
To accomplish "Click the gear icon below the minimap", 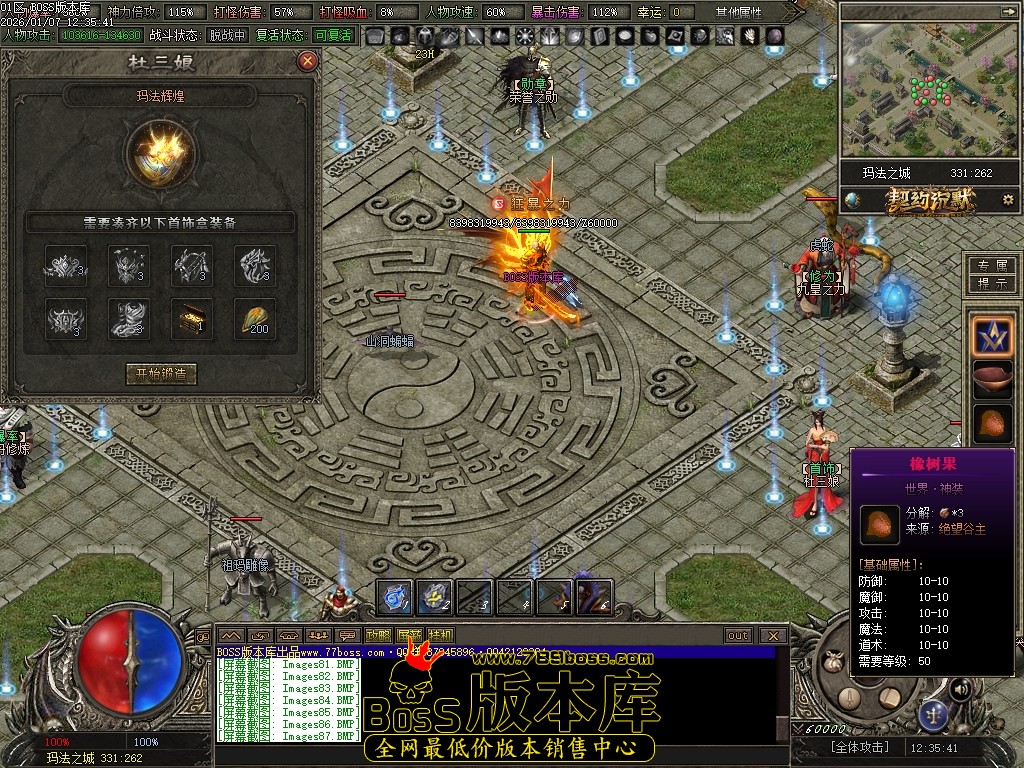I will [x=1007, y=199].
